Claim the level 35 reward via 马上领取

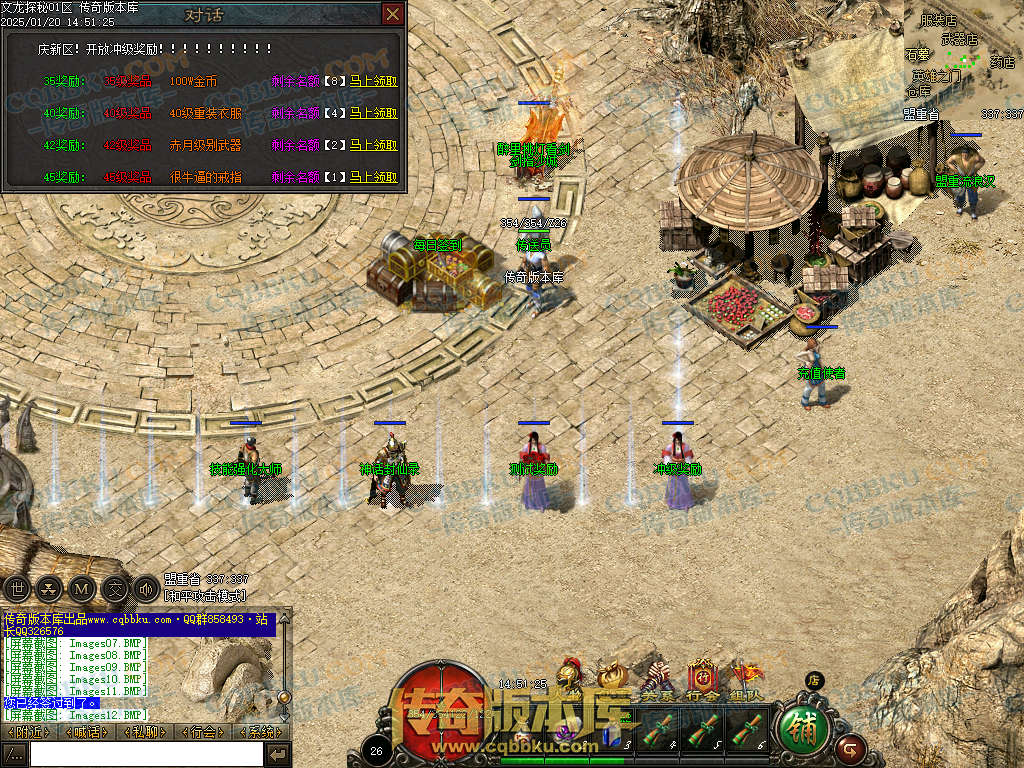click(373, 81)
